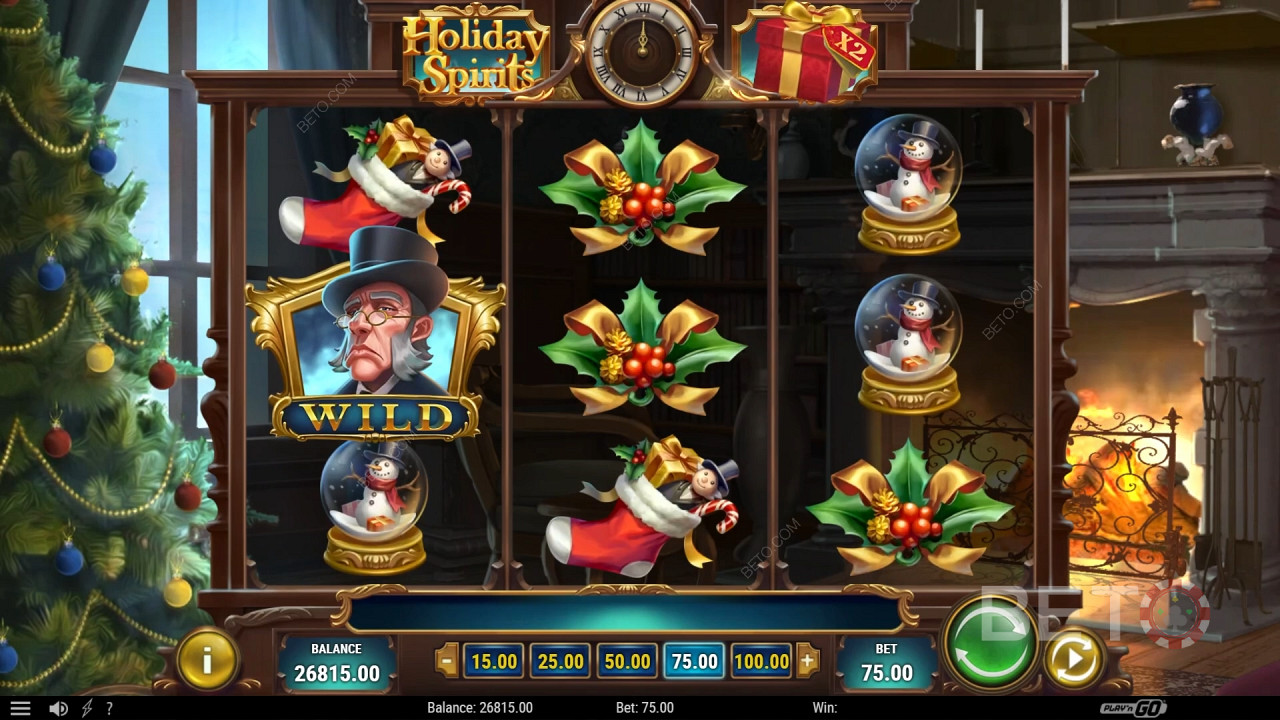Decrease the bet with the minus button
Viewport: 1280px width, 720px height.
pyautogui.click(x=447, y=661)
